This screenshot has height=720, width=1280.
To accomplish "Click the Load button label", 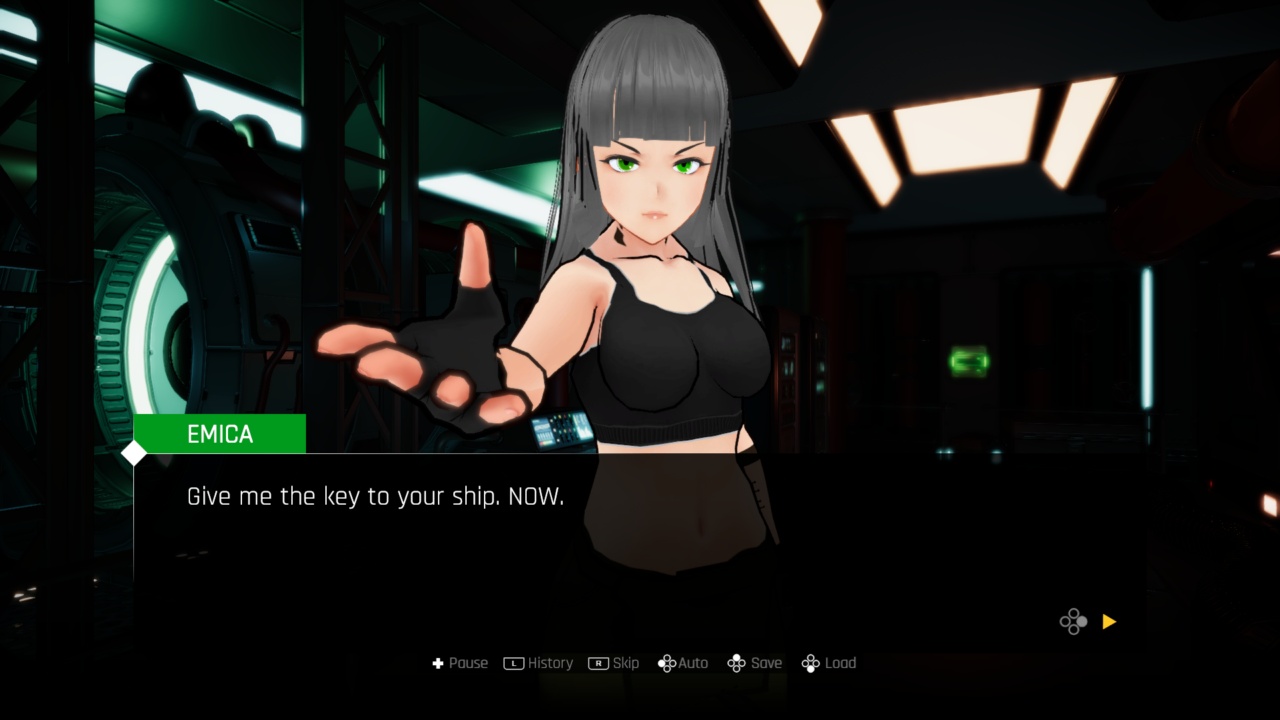I will point(840,663).
